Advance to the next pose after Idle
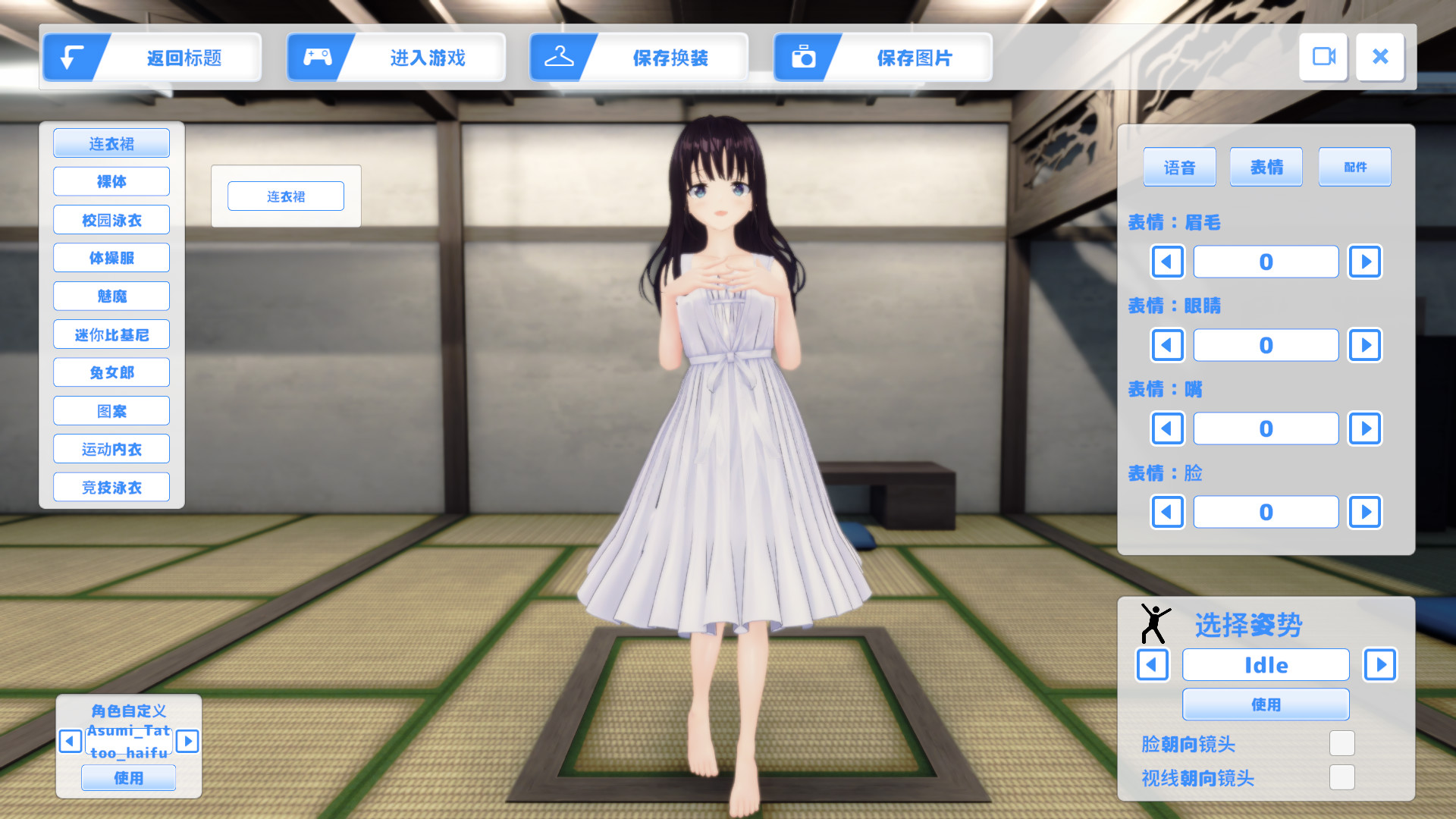 pyautogui.click(x=1380, y=665)
